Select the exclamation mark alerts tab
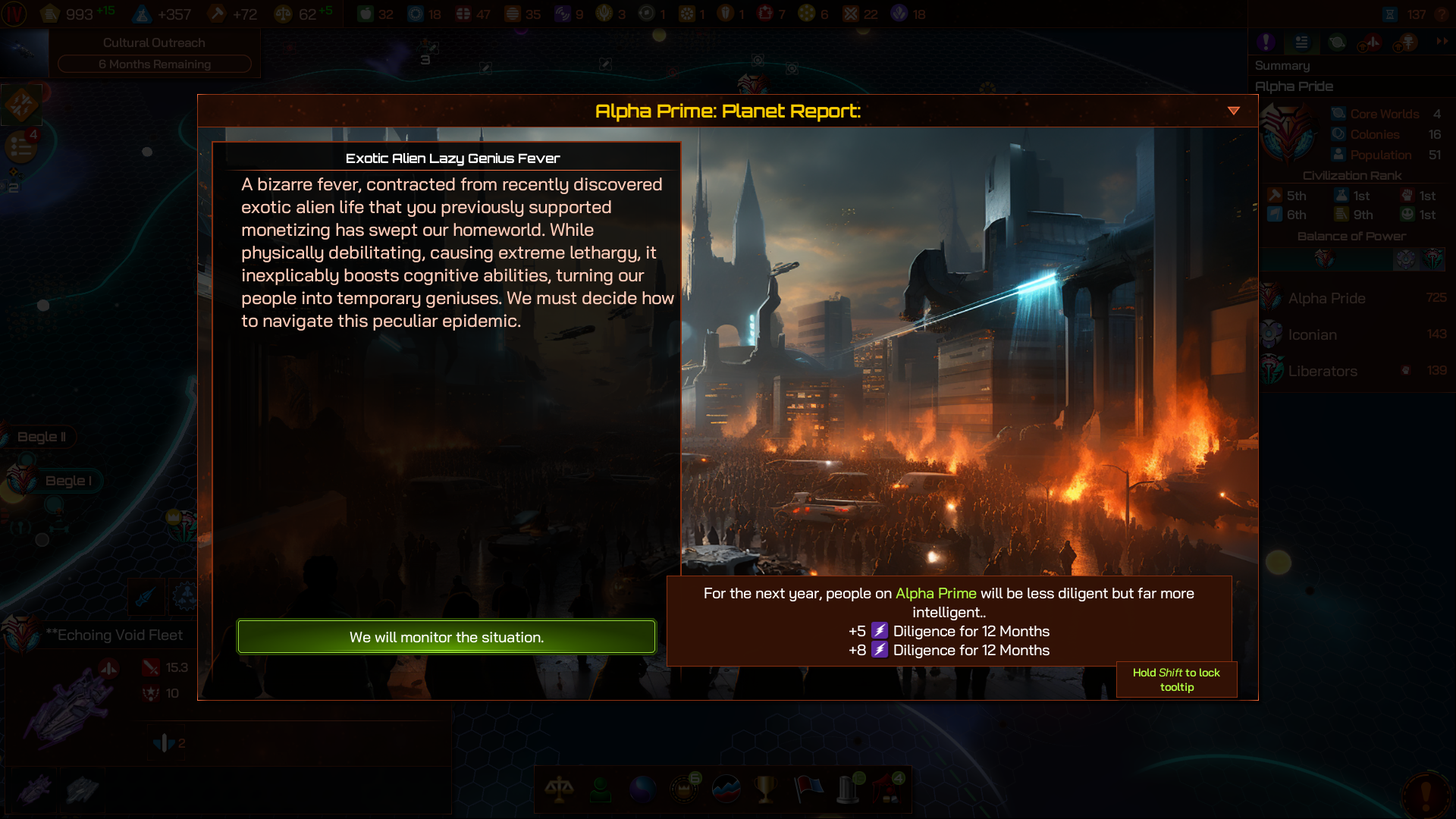 point(1266,42)
